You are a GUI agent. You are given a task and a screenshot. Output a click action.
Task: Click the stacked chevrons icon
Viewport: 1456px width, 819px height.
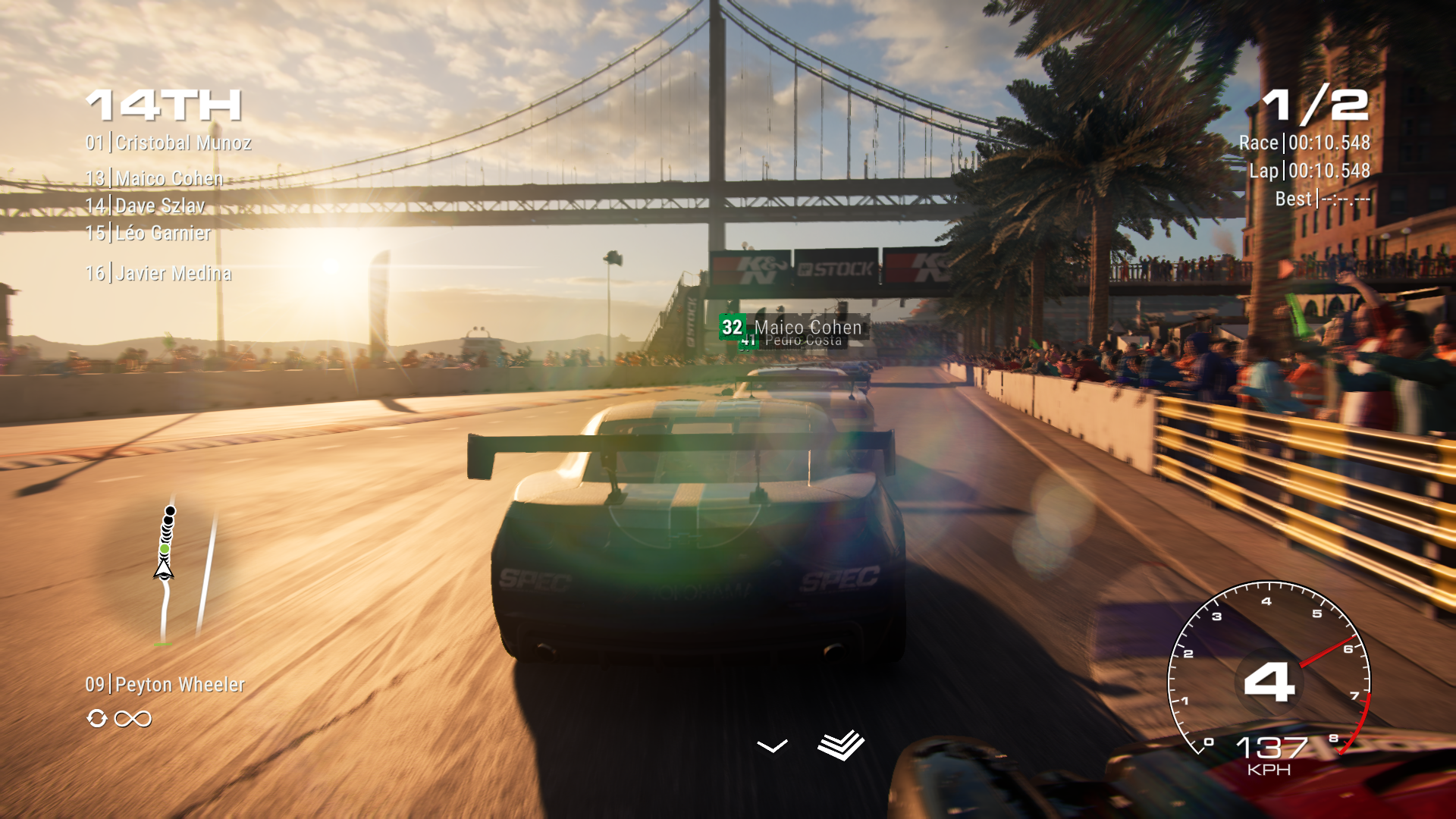pos(840,745)
